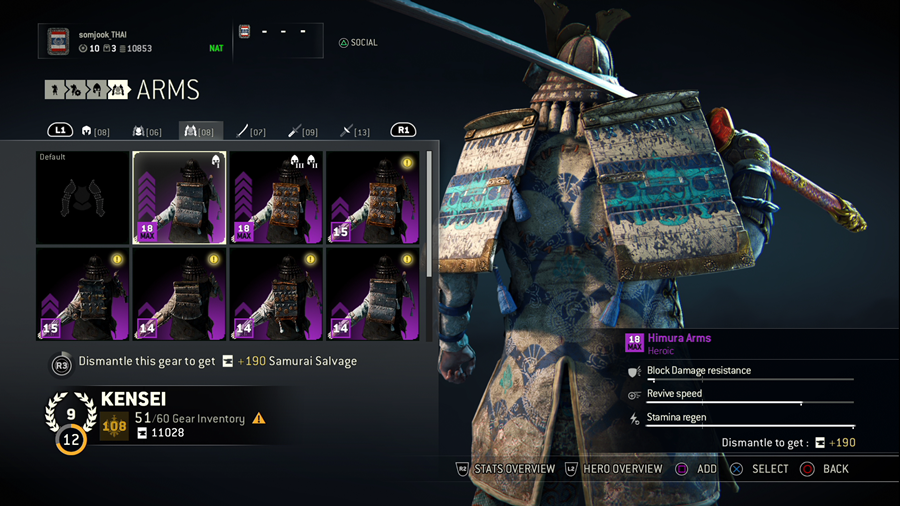Choose the highlighted Himura Arms 18 MAX tile
Image resolution: width=900 pixels, height=506 pixels.
(180, 197)
